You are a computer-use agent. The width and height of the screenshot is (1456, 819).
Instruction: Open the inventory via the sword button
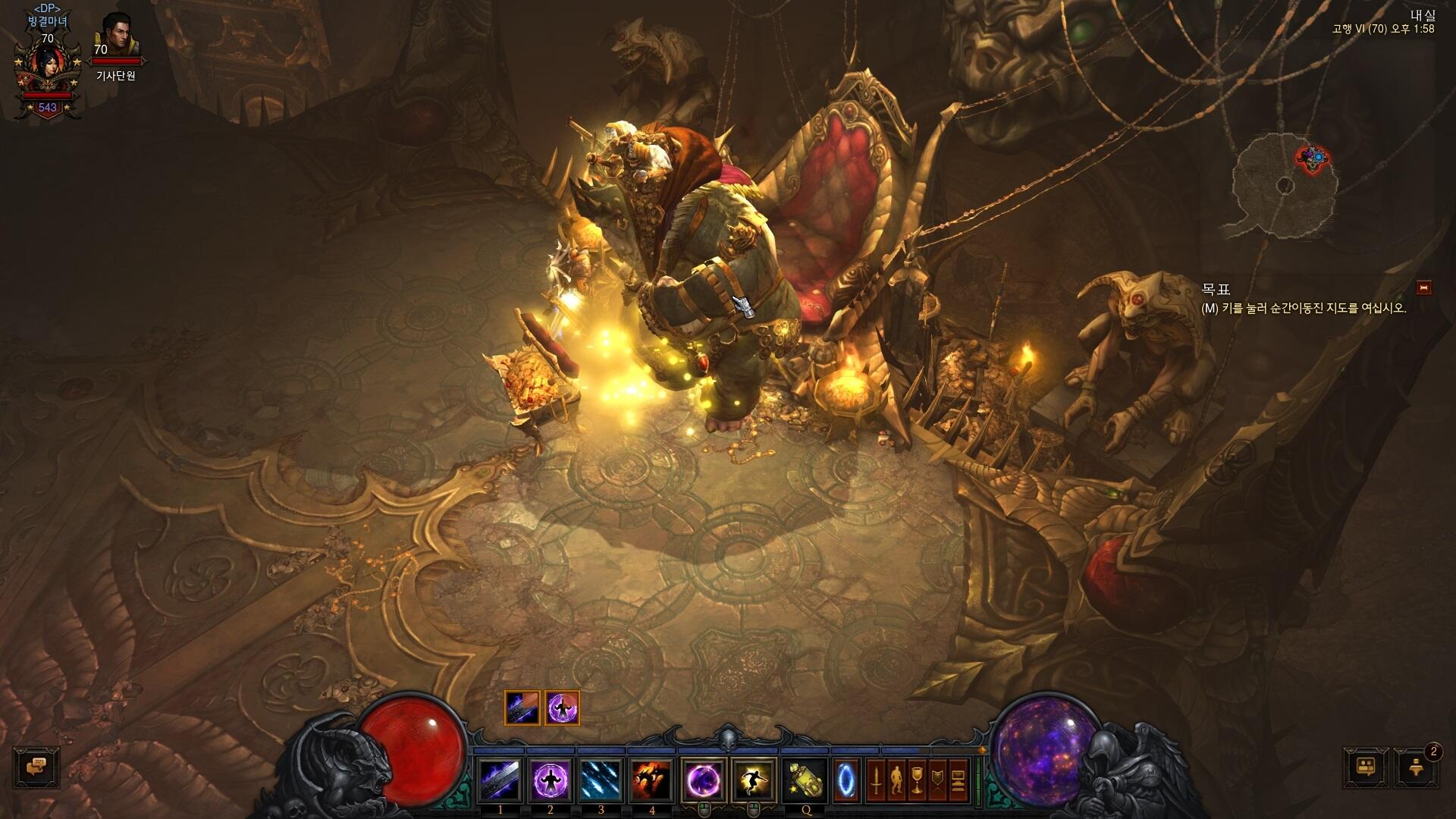[876, 780]
